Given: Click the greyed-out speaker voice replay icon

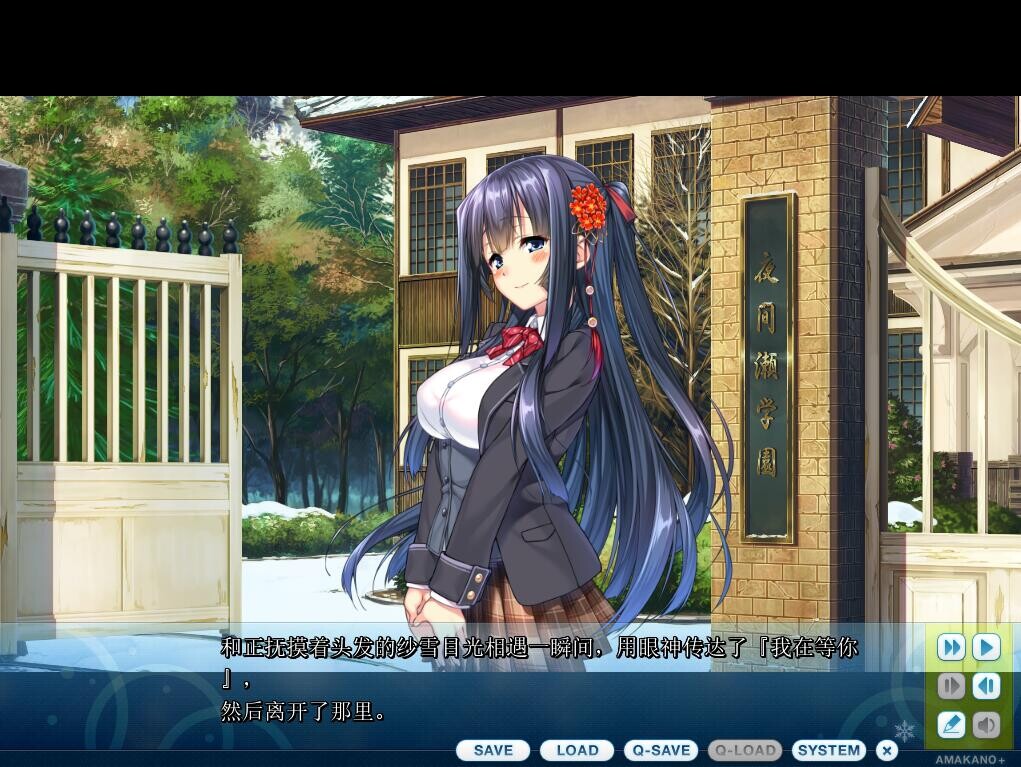Looking at the screenshot, I should pyautogui.click(x=986, y=724).
